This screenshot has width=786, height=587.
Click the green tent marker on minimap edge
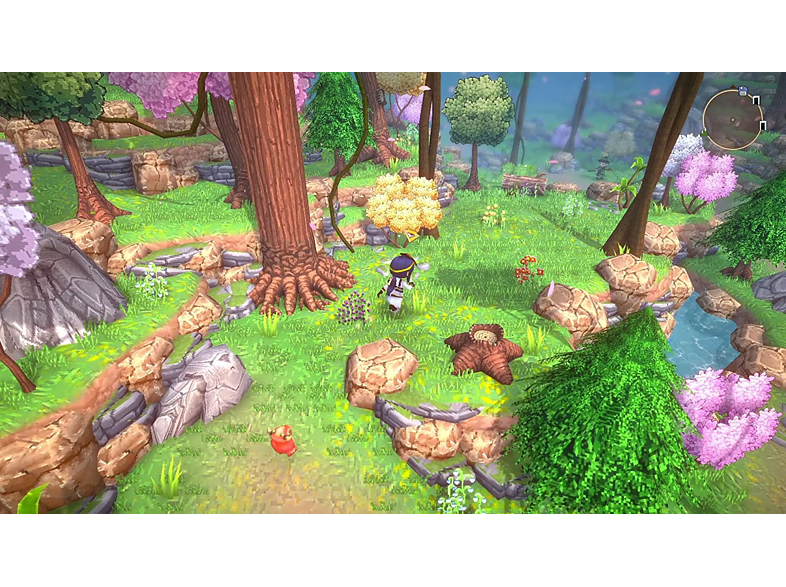(x=704, y=133)
